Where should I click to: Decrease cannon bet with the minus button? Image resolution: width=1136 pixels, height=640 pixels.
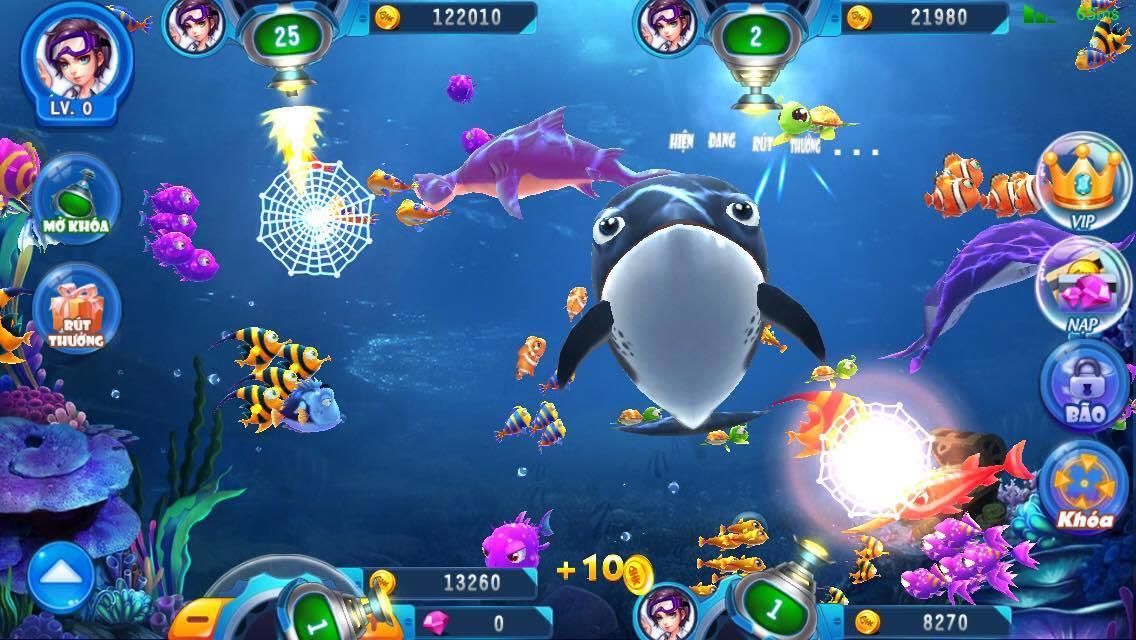(x=199, y=618)
